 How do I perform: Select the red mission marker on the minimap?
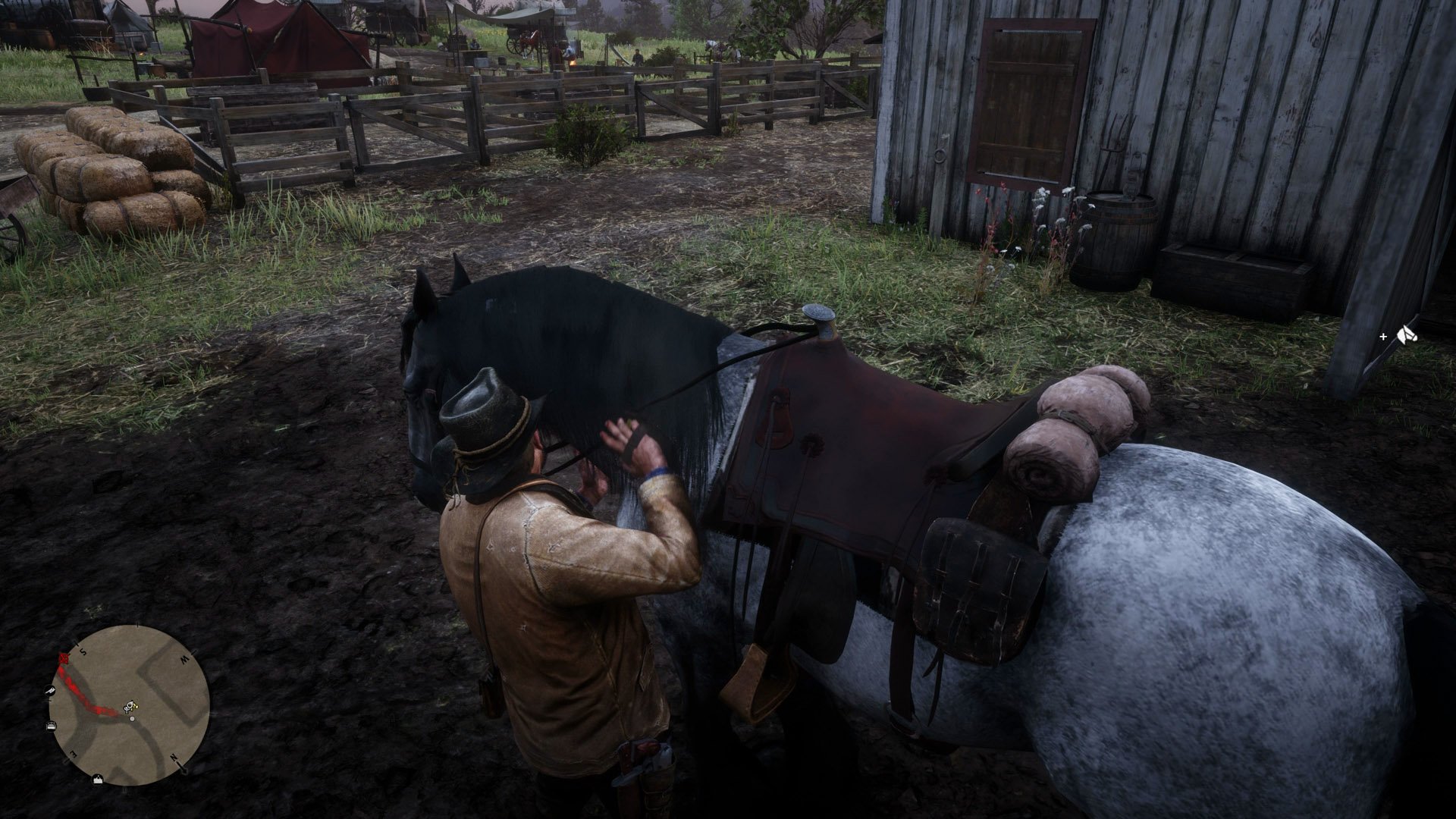click(63, 657)
